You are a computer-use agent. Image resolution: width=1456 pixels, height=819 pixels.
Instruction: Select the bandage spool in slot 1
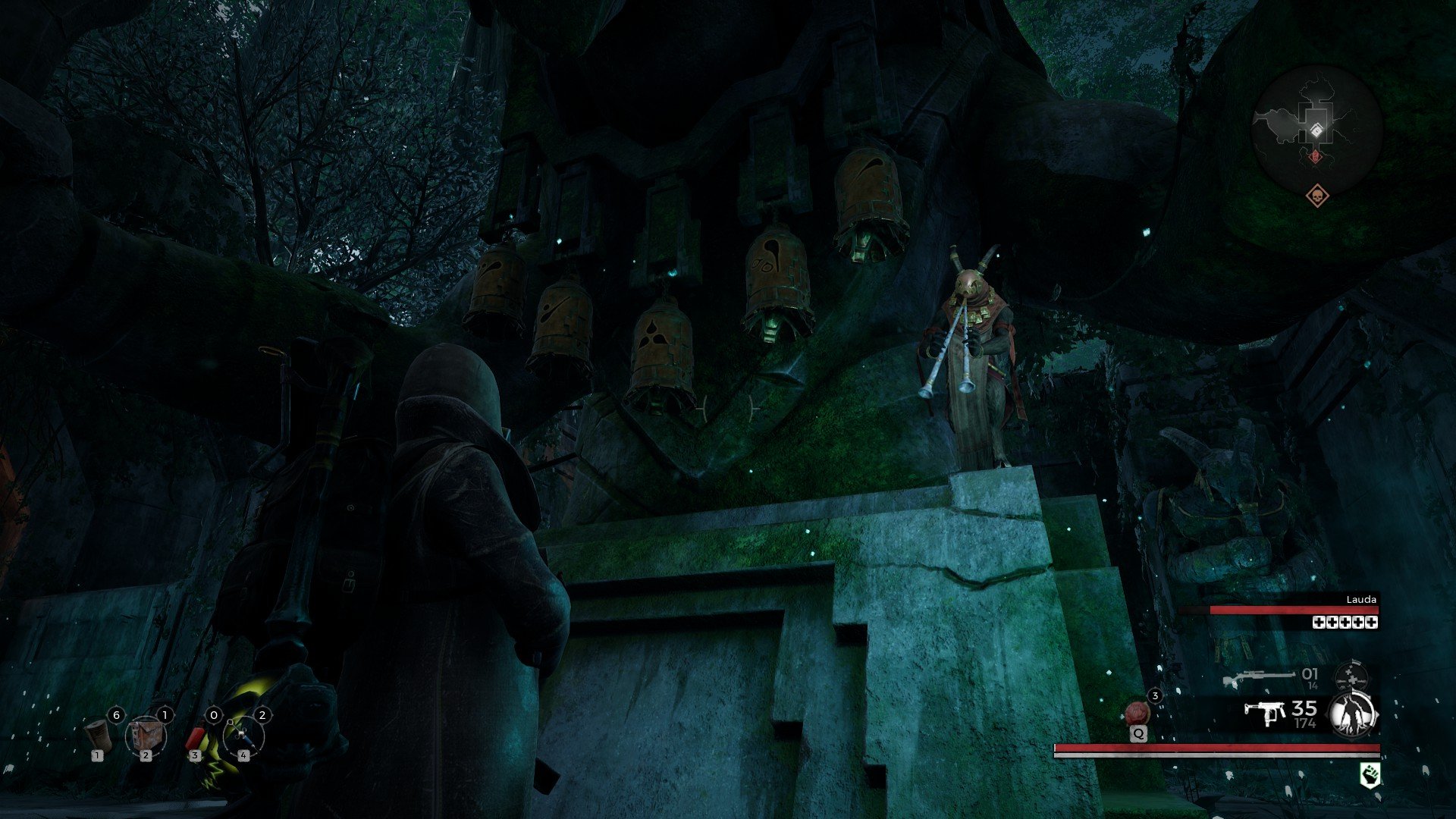(97, 736)
